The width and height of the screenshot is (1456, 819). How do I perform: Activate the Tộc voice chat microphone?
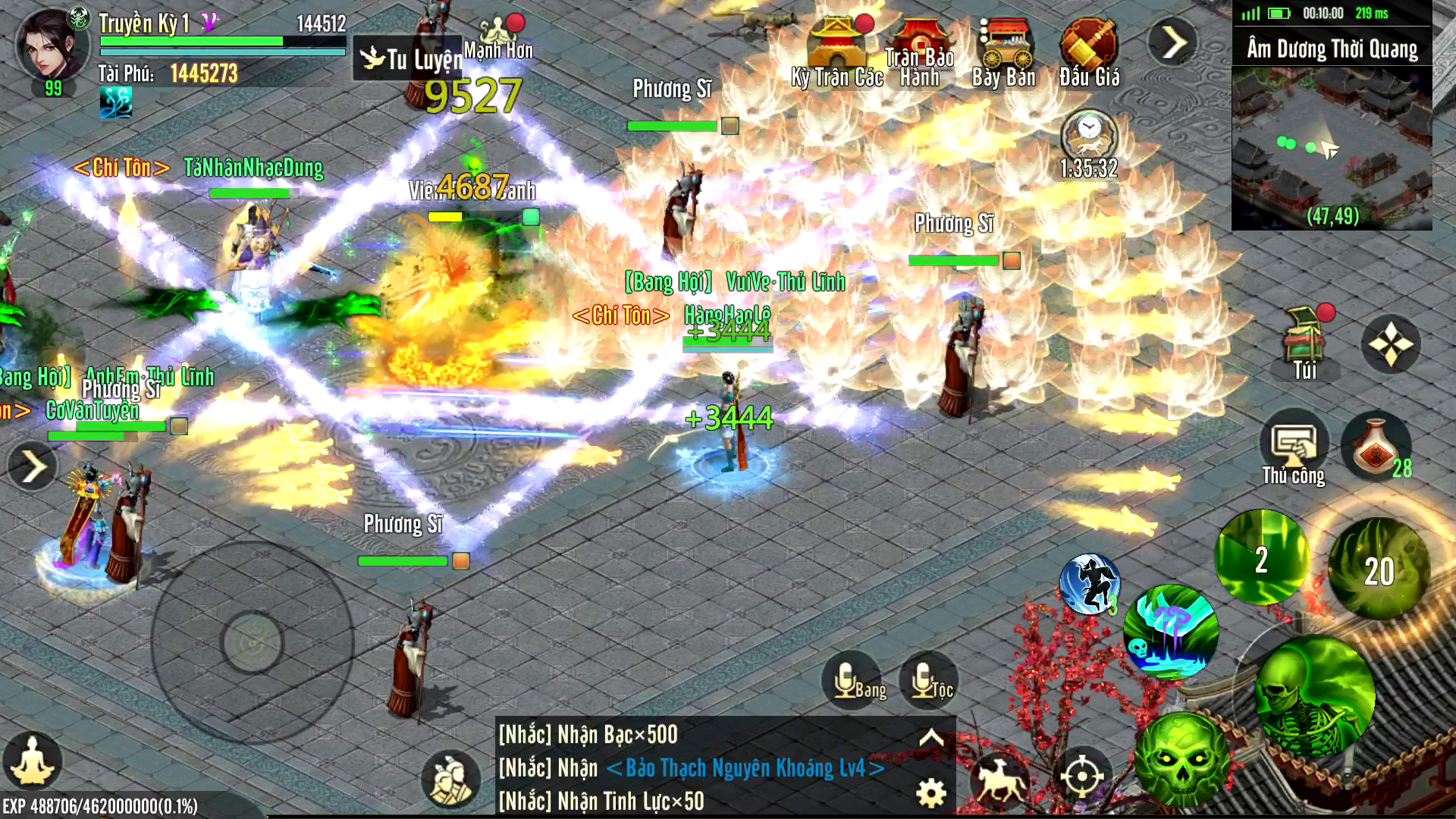point(929,680)
